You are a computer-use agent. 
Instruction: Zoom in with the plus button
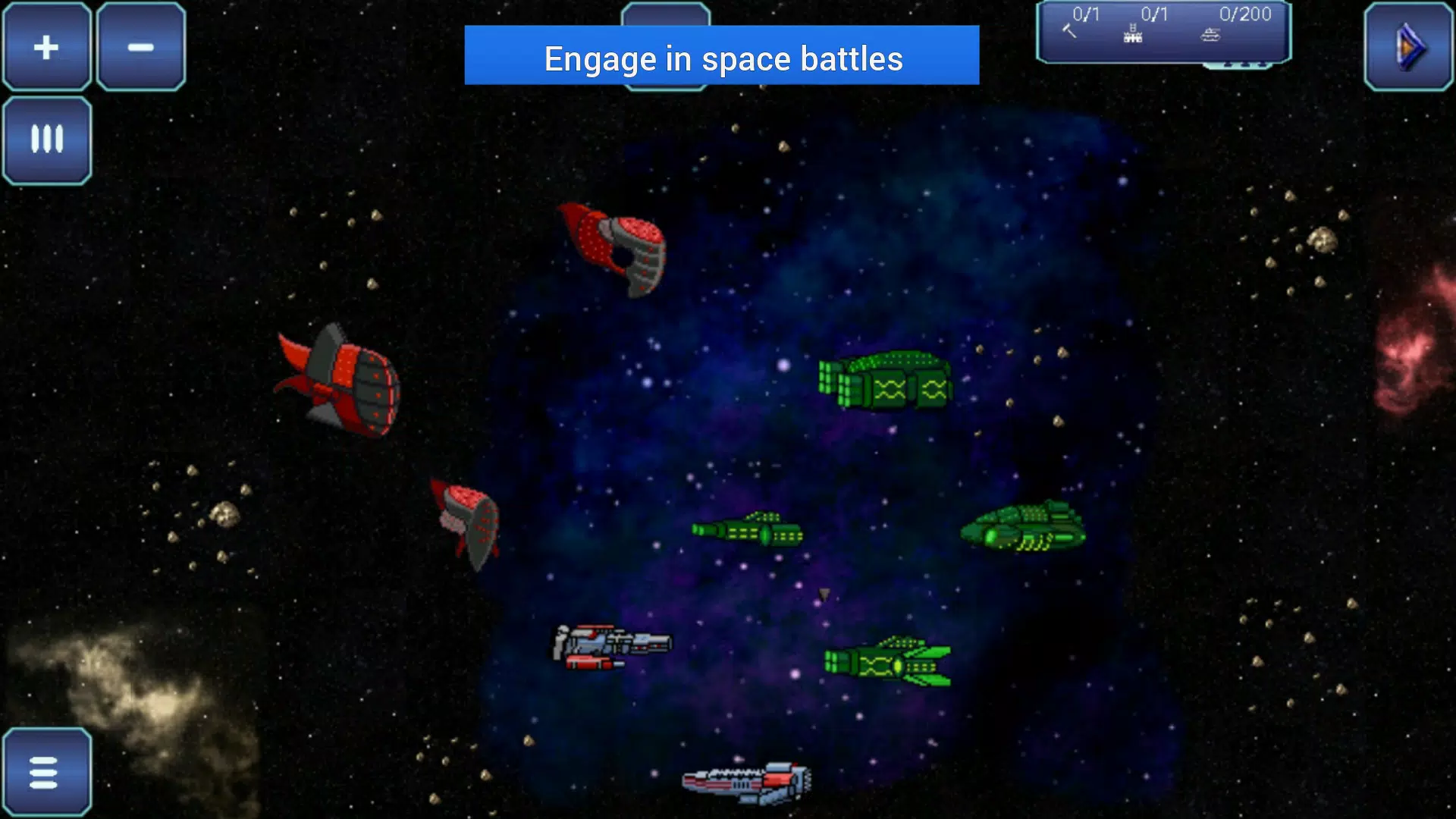tap(45, 47)
